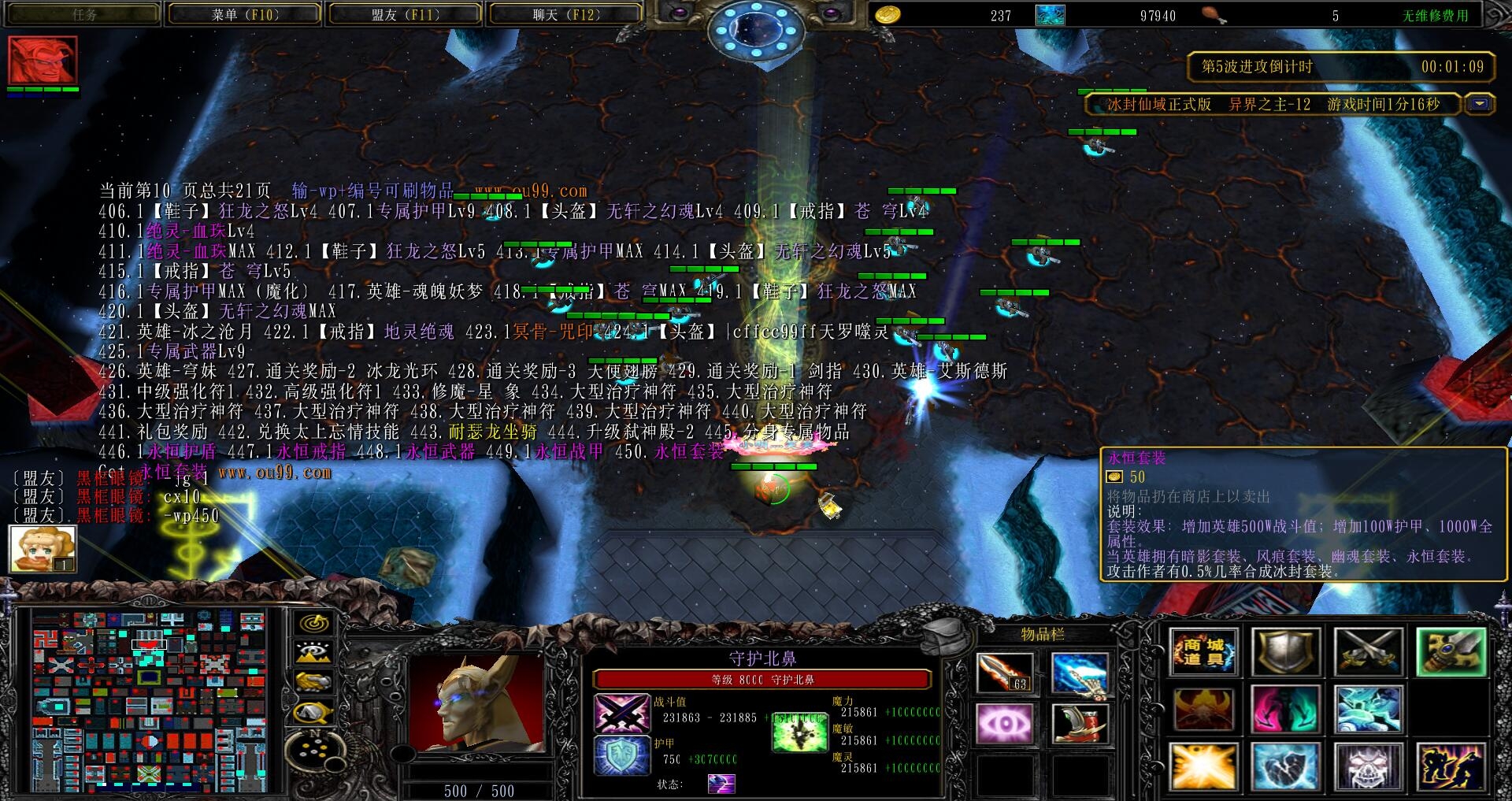Select the red armored boot item
The width and height of the screenshot is (1512, 801).
(x=1080, y=723)
